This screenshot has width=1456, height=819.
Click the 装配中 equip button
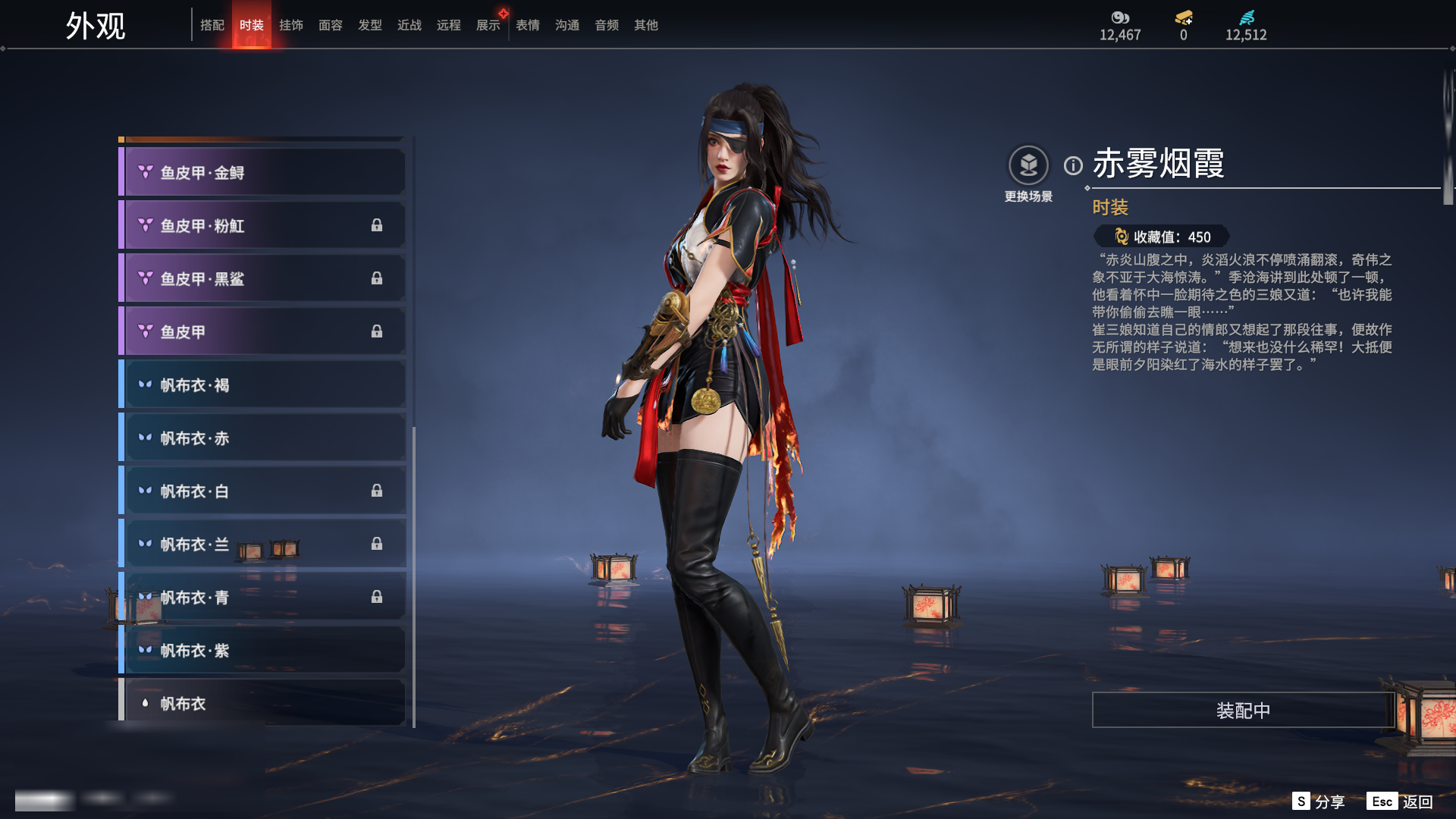coord(1243,711)
